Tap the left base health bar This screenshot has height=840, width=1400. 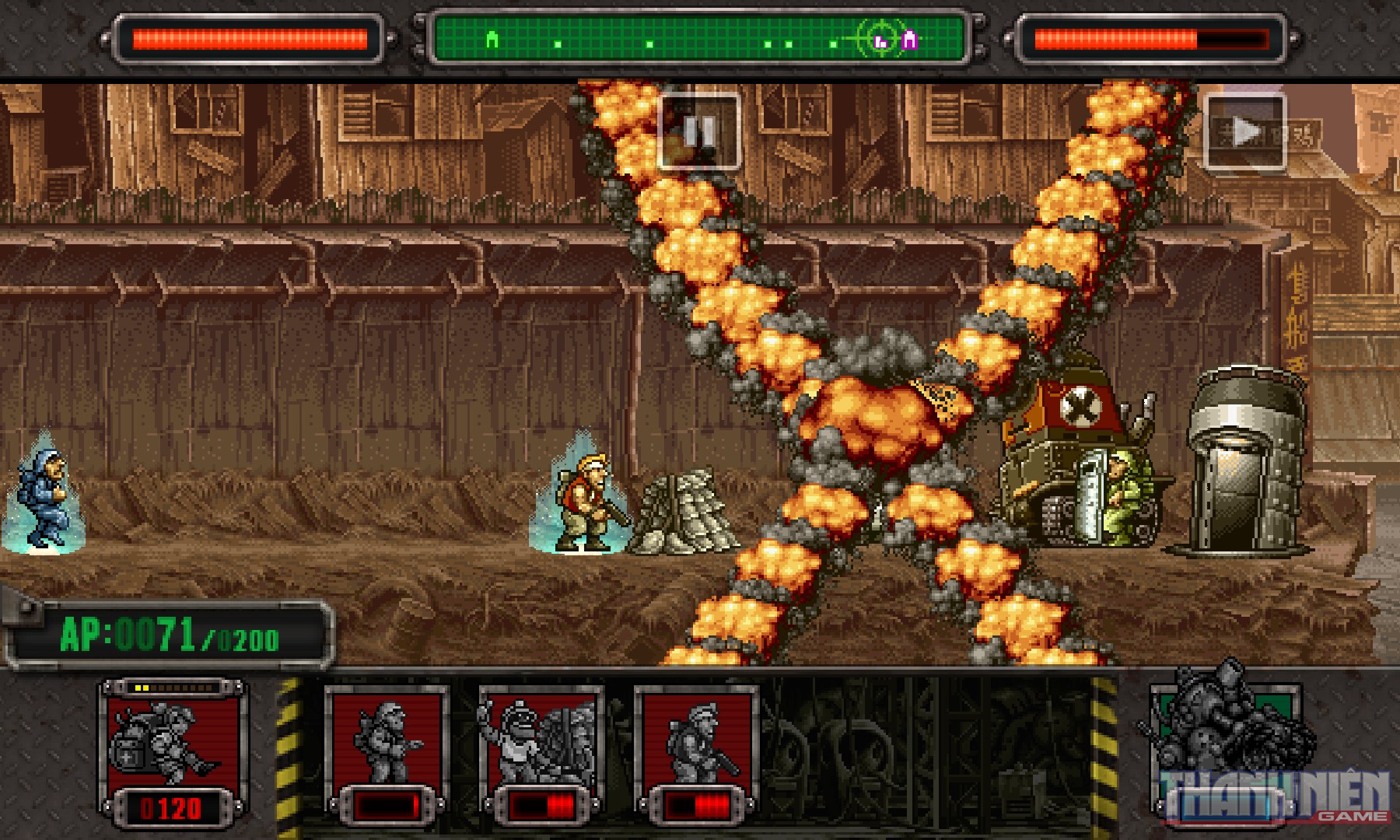[x=249, y=35]
